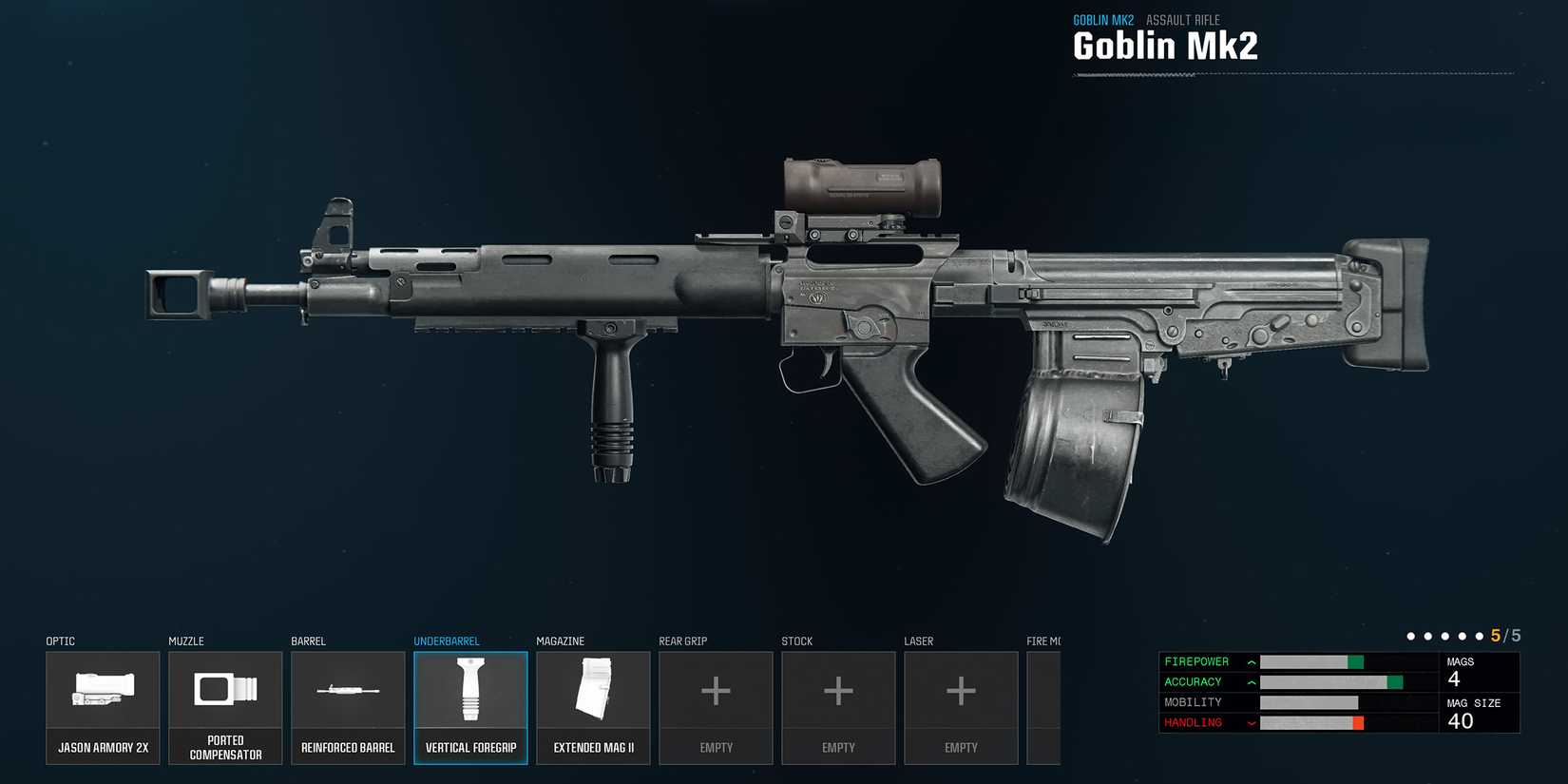
Task: Toggle the plus on the Laser slot
Action: 961,691
